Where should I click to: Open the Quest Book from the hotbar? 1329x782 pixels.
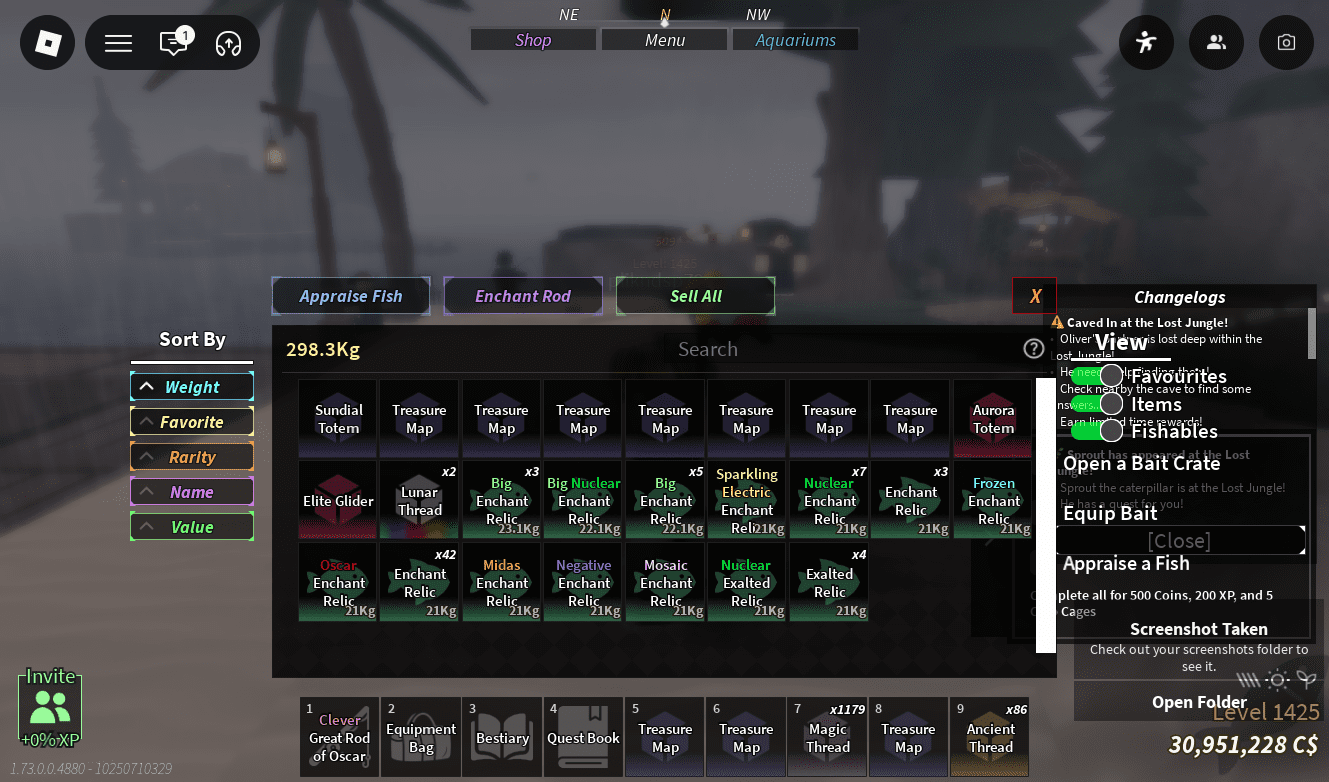tap(582, 737)
